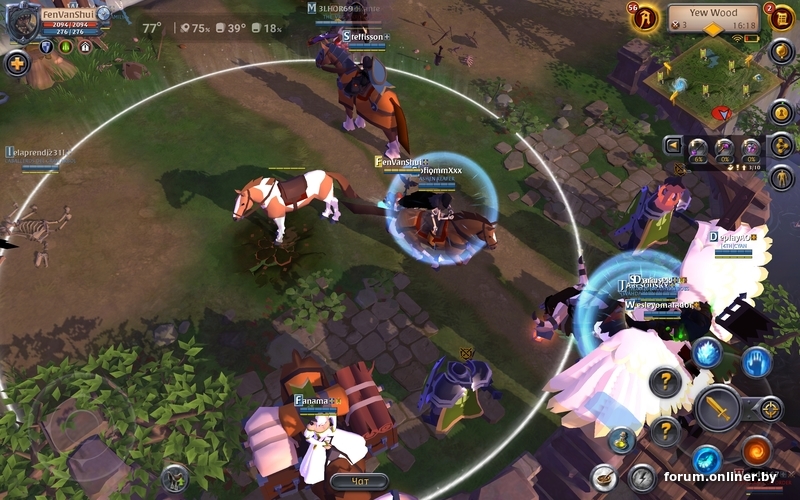Use the sword basic attack button
This screenshot has width=800, height=500.
[x=717, y=408]
